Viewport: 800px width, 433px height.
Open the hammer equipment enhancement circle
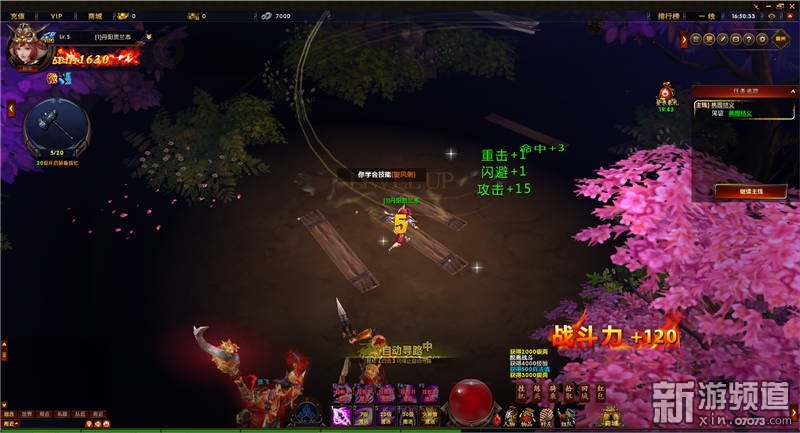click(x=56, y=124)
